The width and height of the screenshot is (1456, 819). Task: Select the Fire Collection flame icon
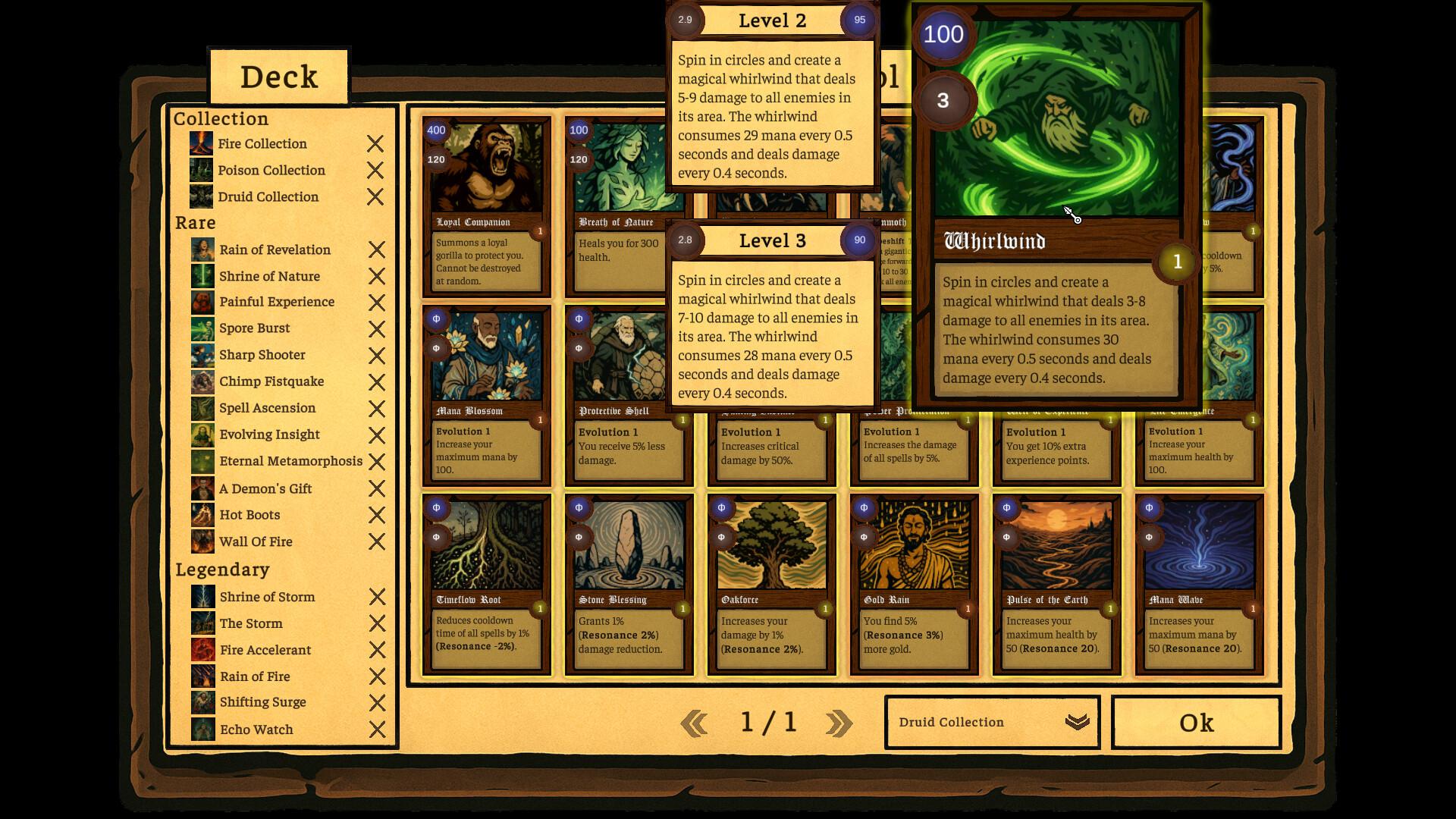(x=201, y=143)
